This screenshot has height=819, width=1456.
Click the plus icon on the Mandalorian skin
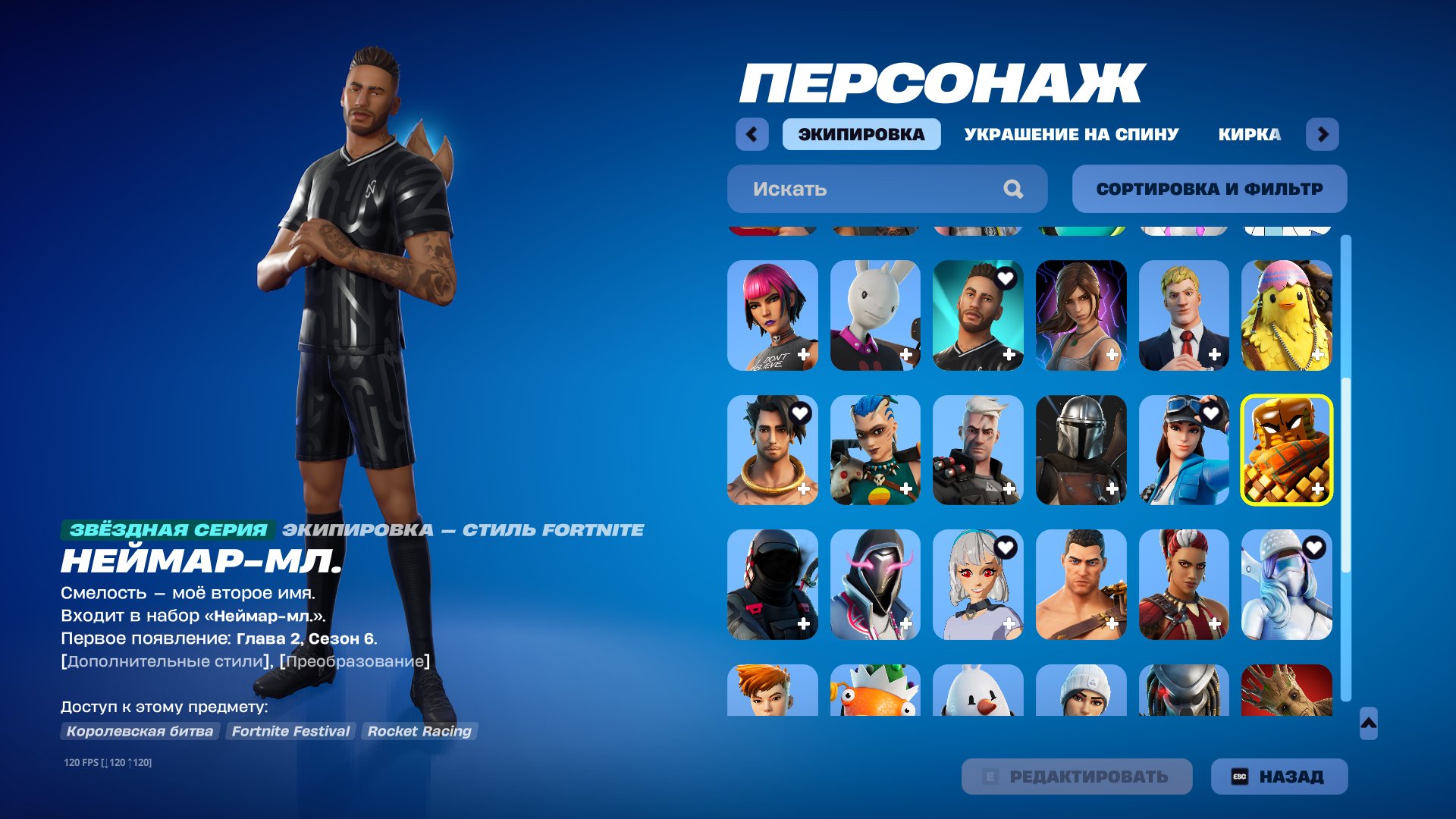1113,488
